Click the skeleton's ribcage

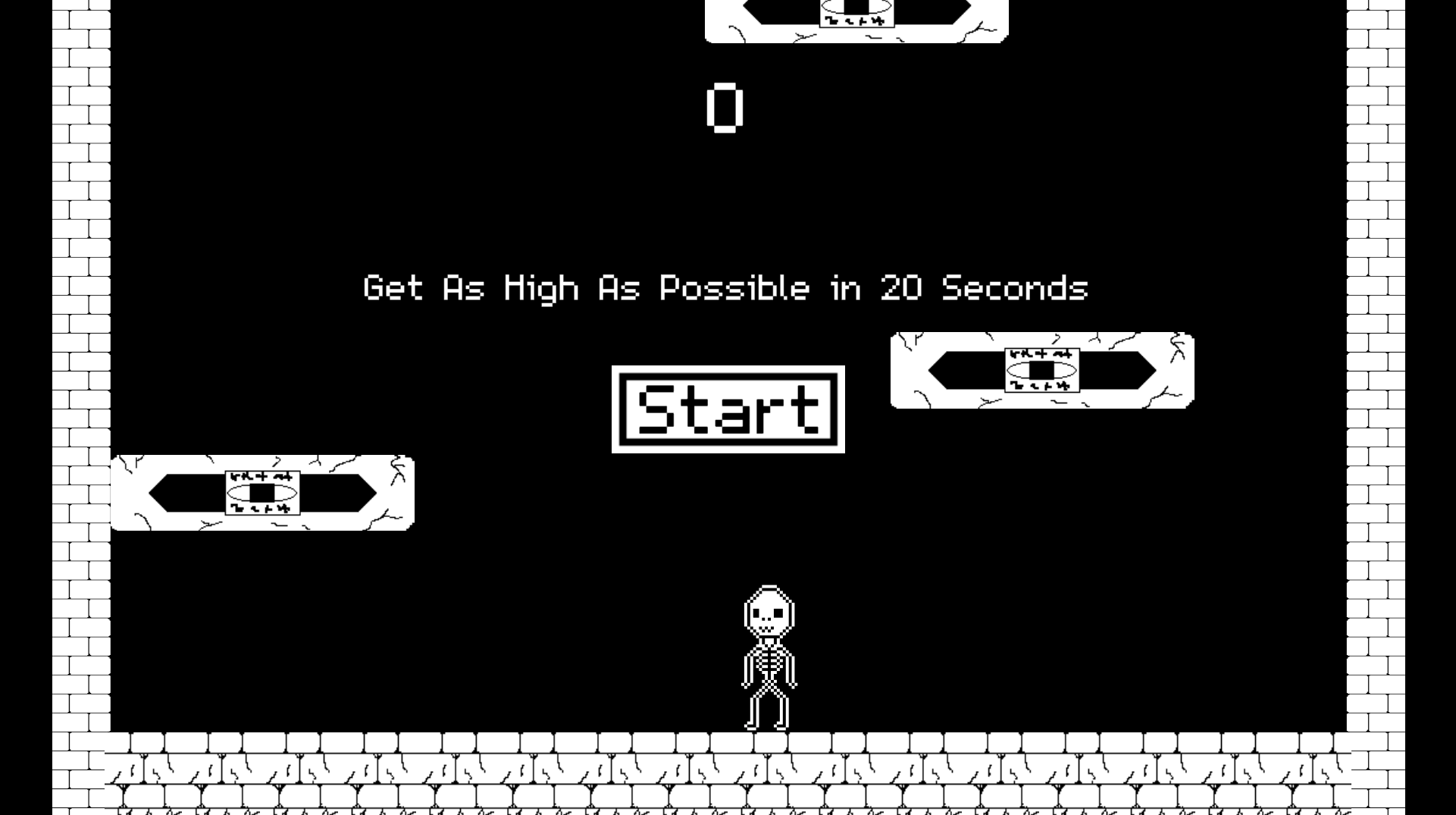pos(768,660)
